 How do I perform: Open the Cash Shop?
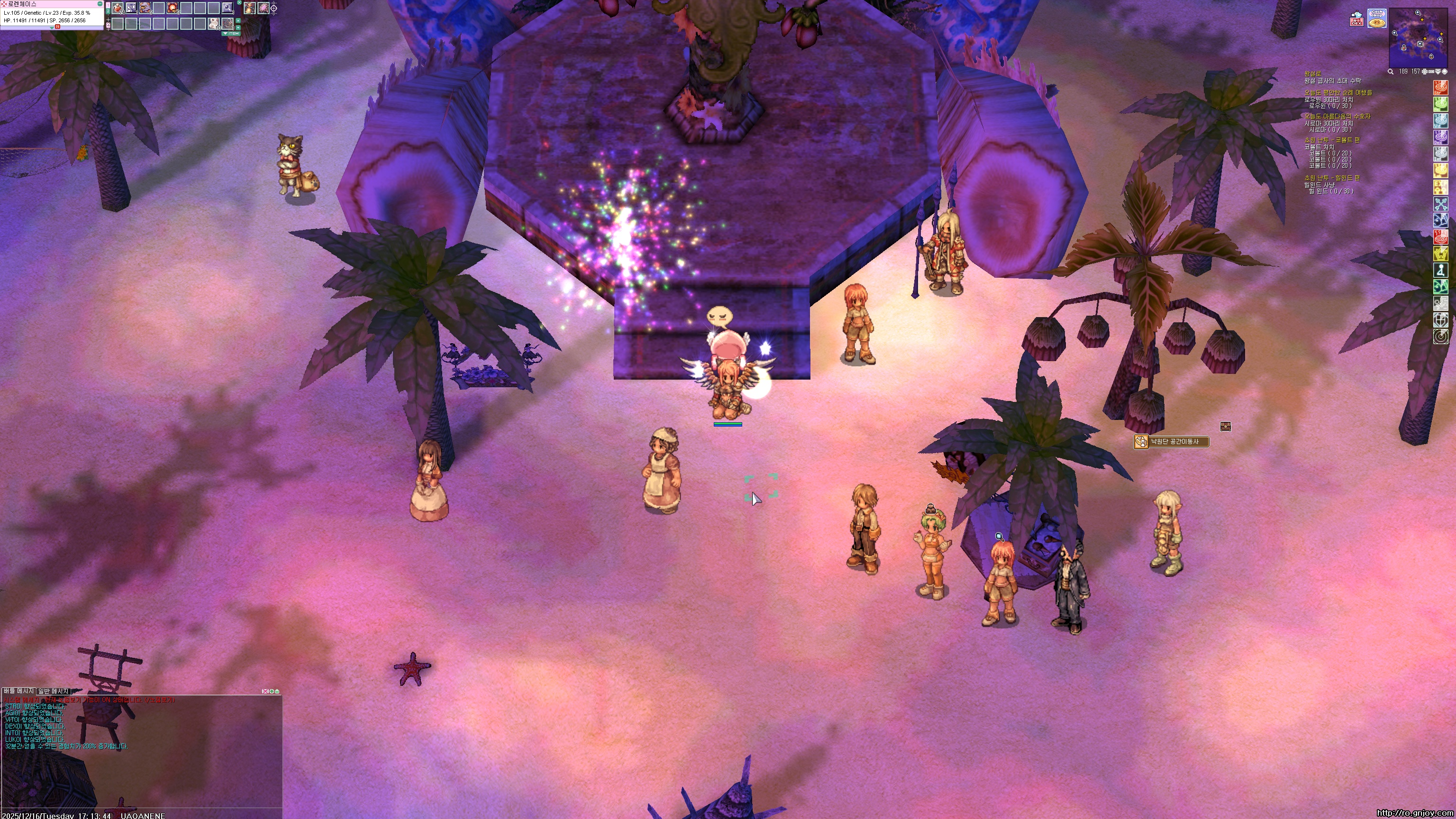(1377, 18)
